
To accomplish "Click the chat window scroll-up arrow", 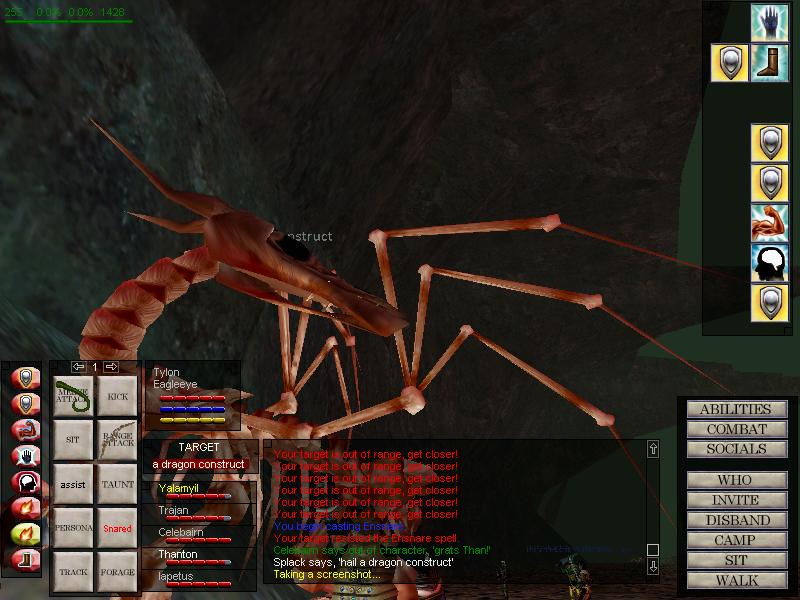I will point(653,449).
